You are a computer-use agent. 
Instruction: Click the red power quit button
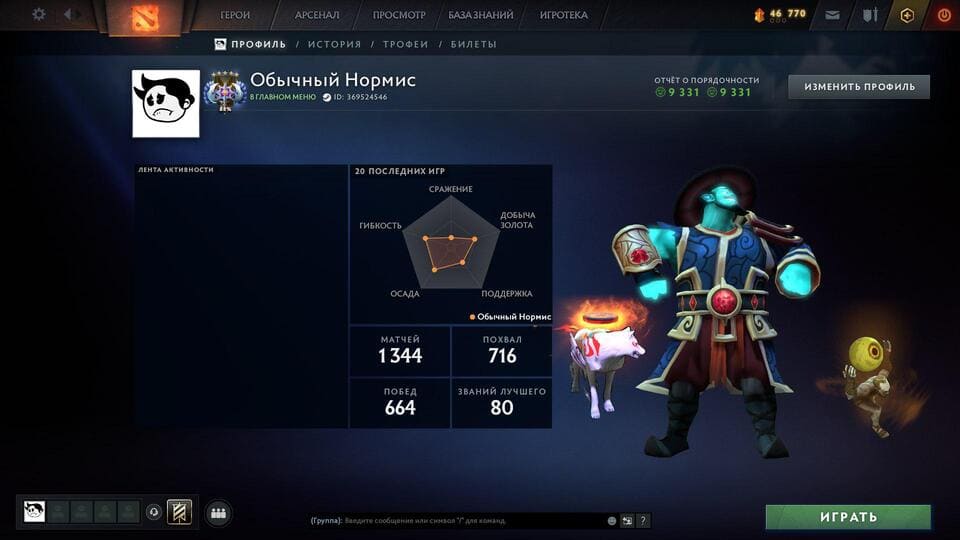943,15
